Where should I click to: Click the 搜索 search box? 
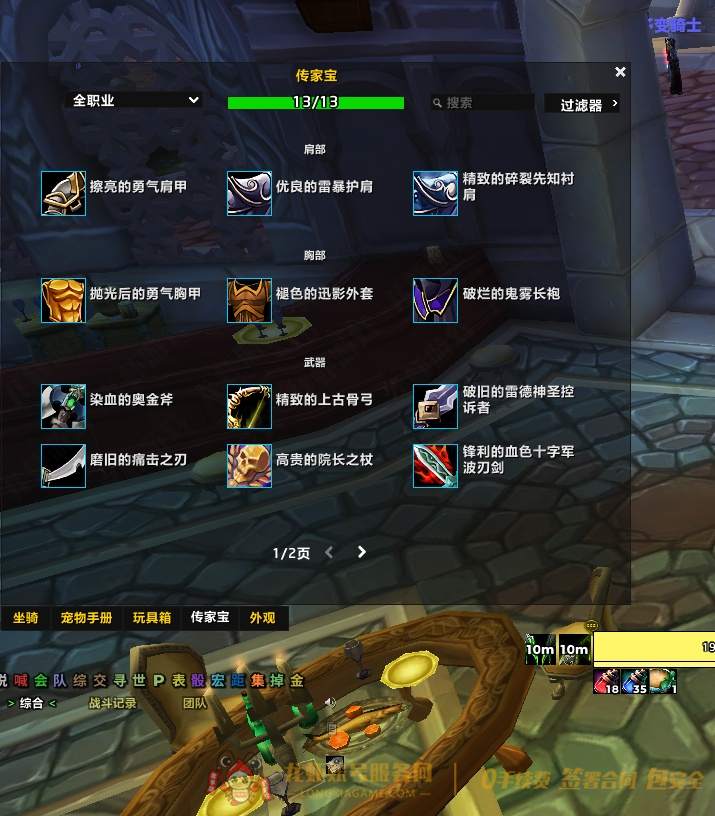[483, 103]
